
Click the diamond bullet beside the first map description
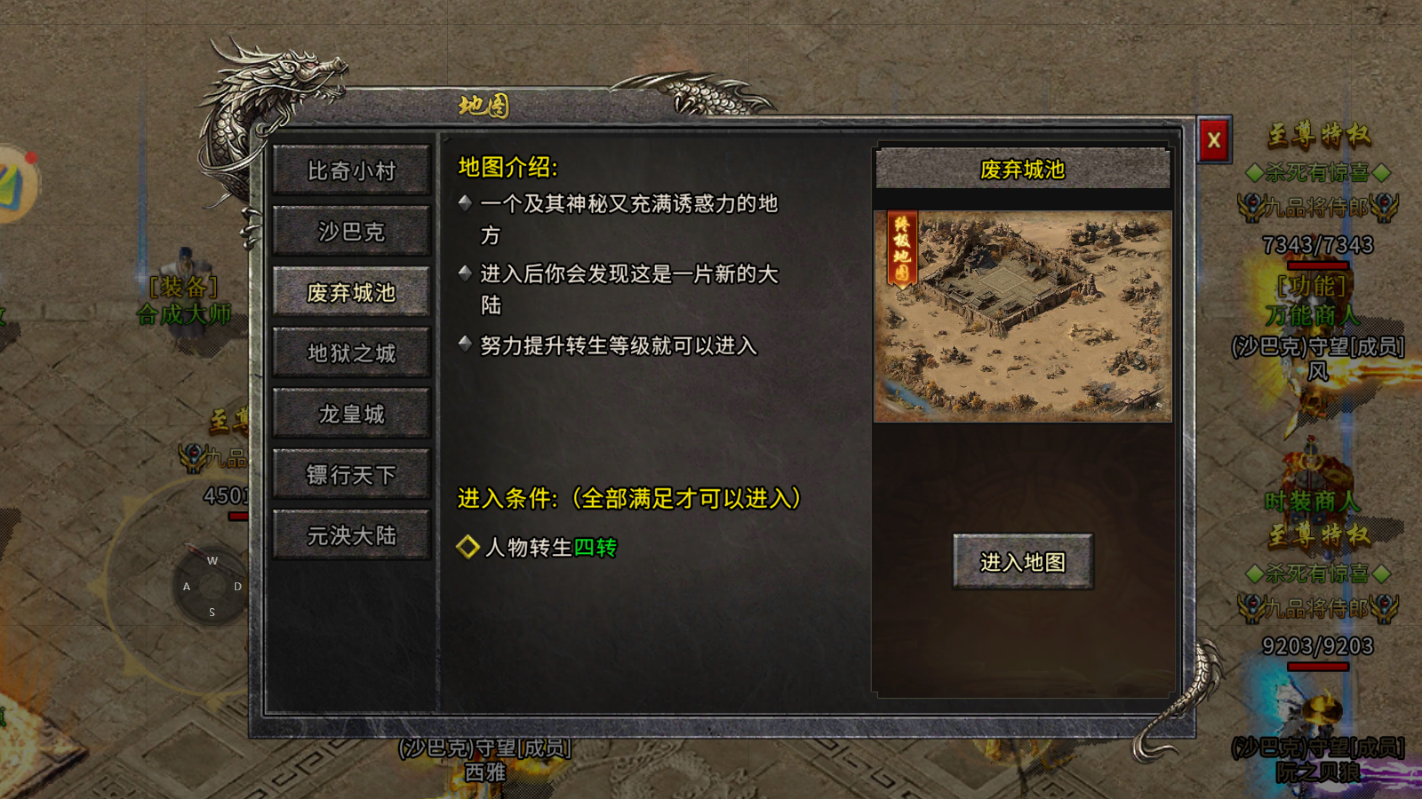pyautogui.click(x=464, y=202)
